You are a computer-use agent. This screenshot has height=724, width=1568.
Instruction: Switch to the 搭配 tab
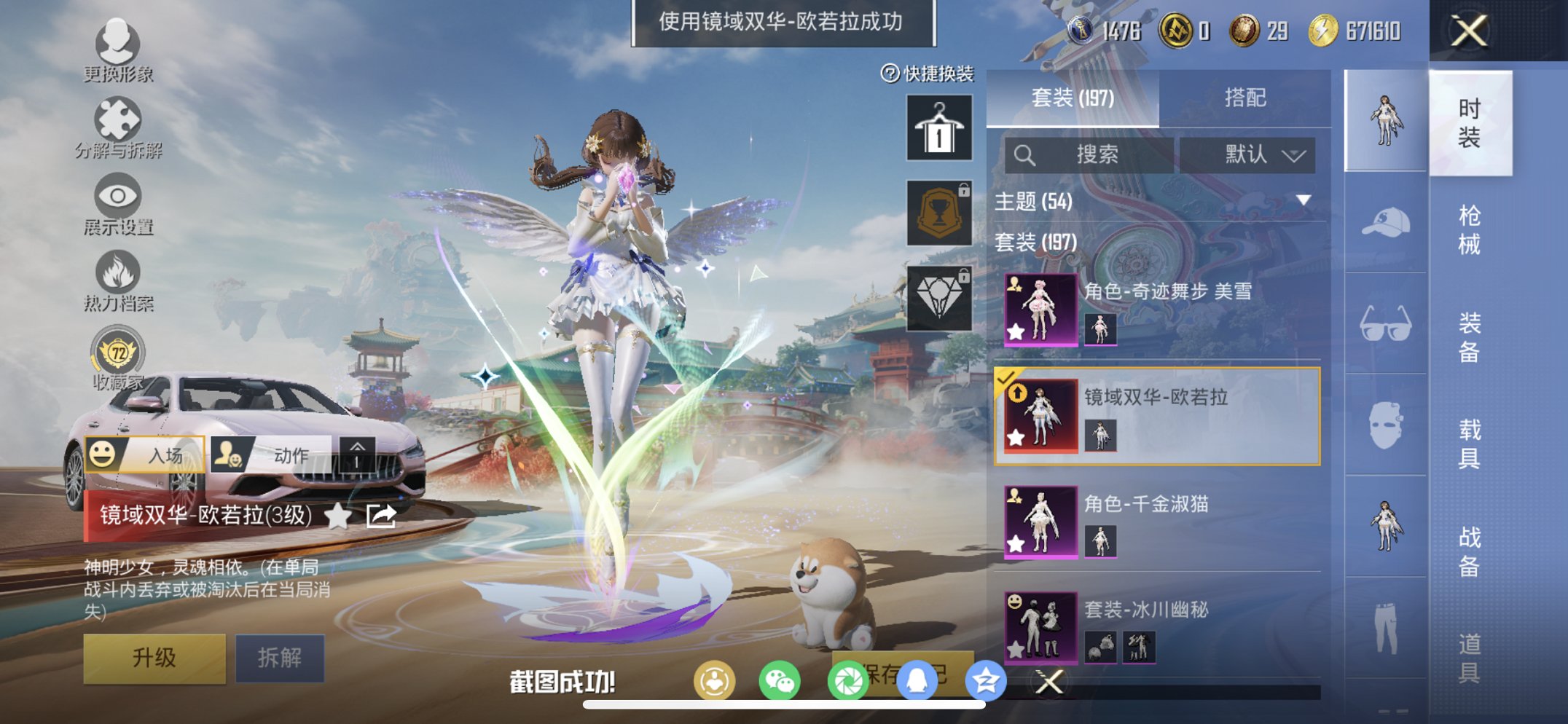[x=1247, y=98]
